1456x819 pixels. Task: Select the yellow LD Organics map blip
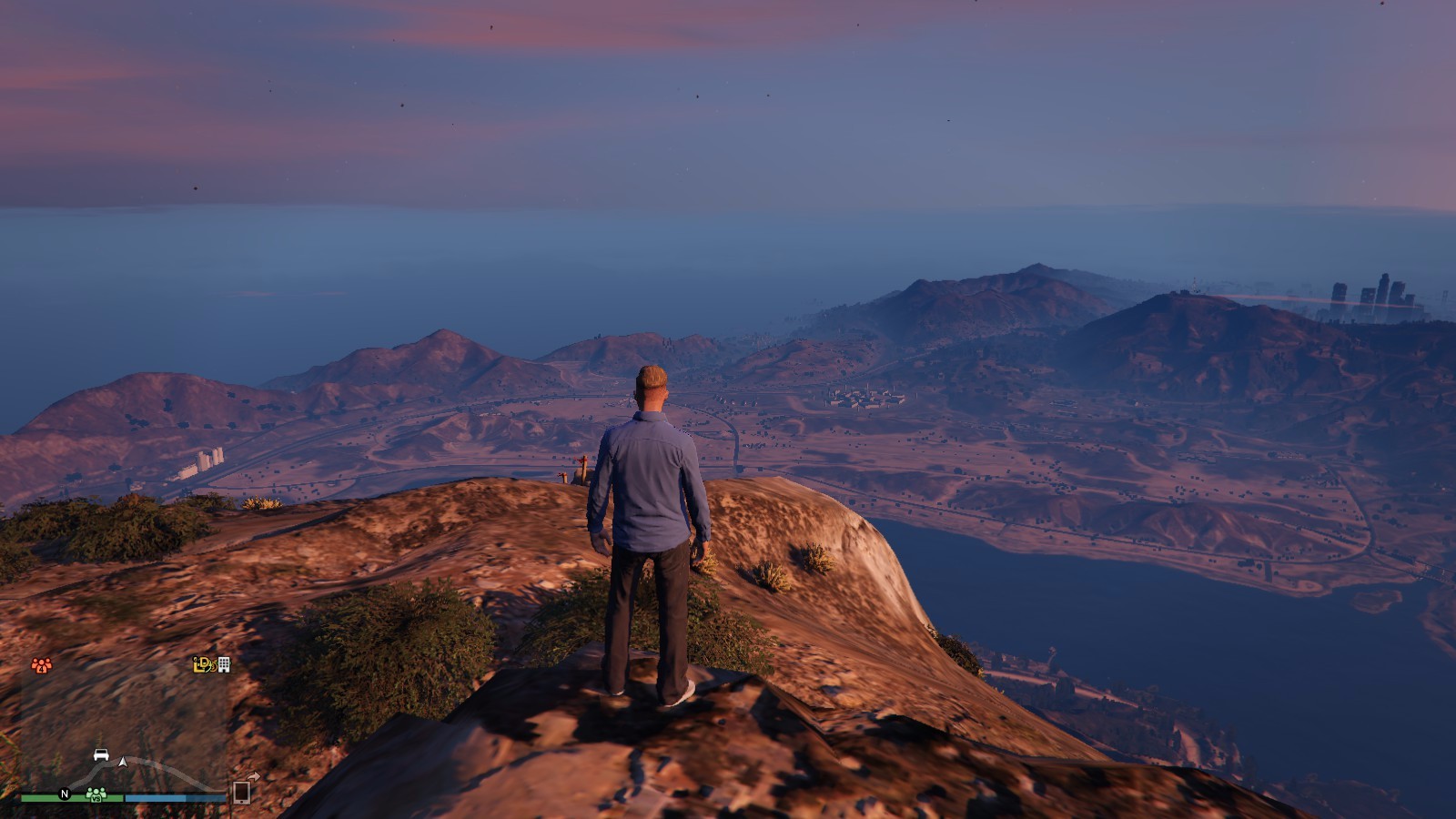[202, 664]
